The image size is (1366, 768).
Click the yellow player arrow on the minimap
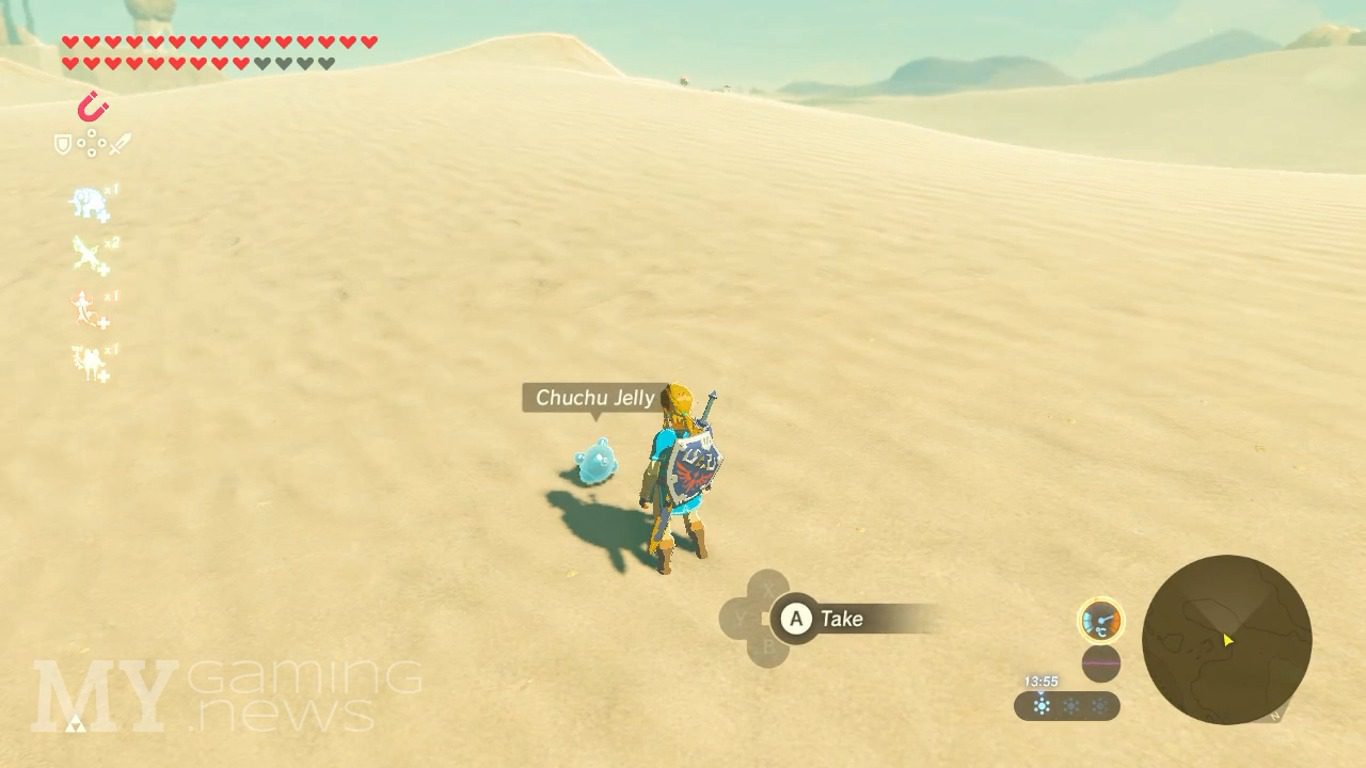tap(1227, 640)
